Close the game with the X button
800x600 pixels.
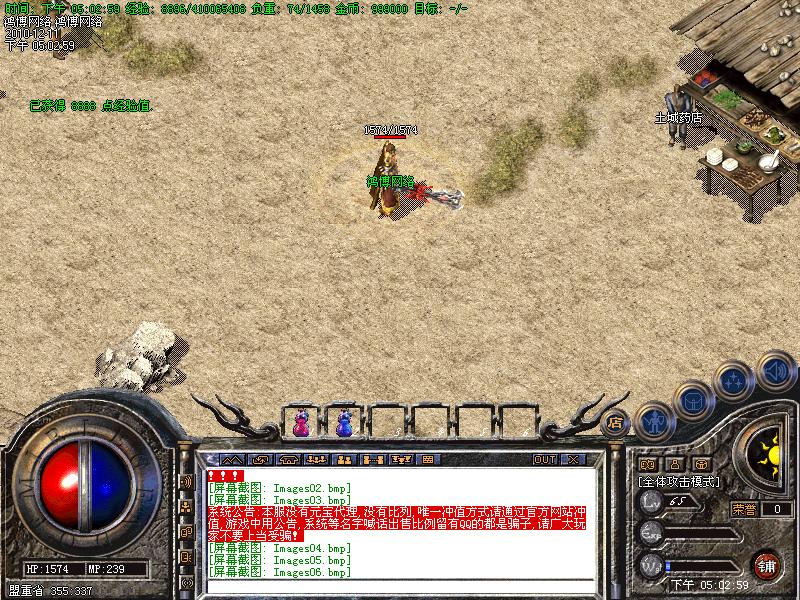573,460
